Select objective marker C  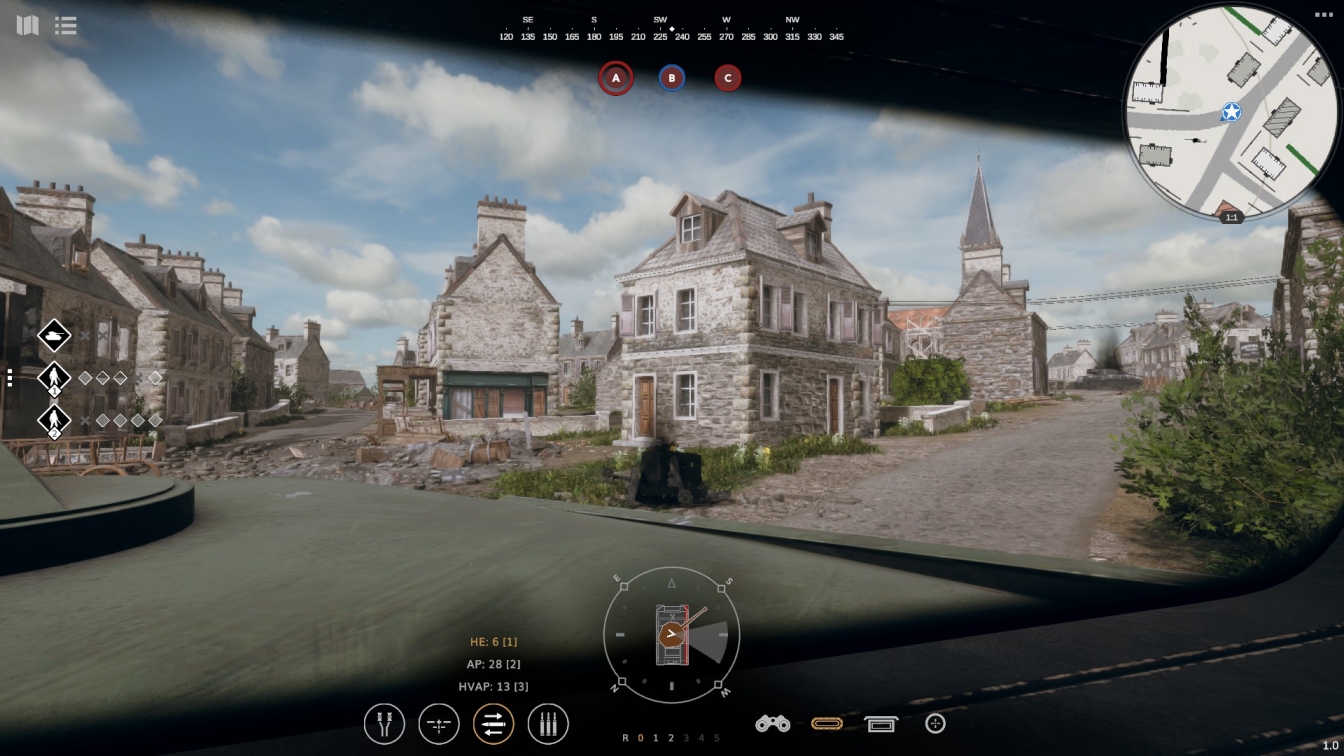coord(728,78)
